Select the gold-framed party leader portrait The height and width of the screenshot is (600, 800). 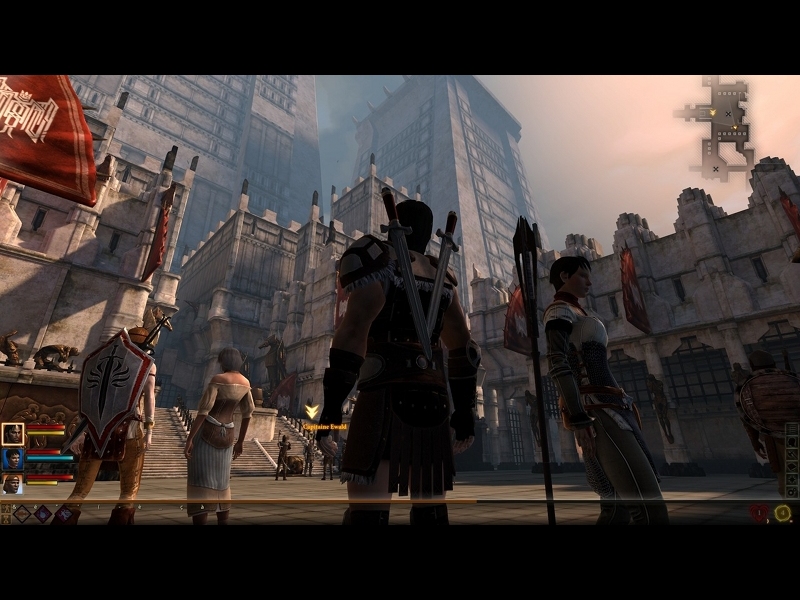[x=13, y=433]
